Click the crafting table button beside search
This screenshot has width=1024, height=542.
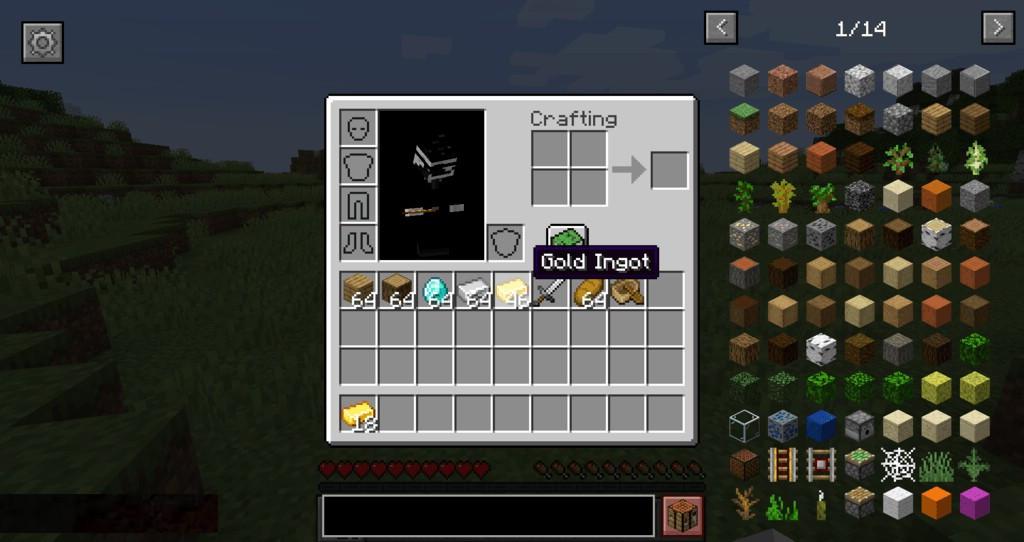pyautogui.click(x=683, y=516)
